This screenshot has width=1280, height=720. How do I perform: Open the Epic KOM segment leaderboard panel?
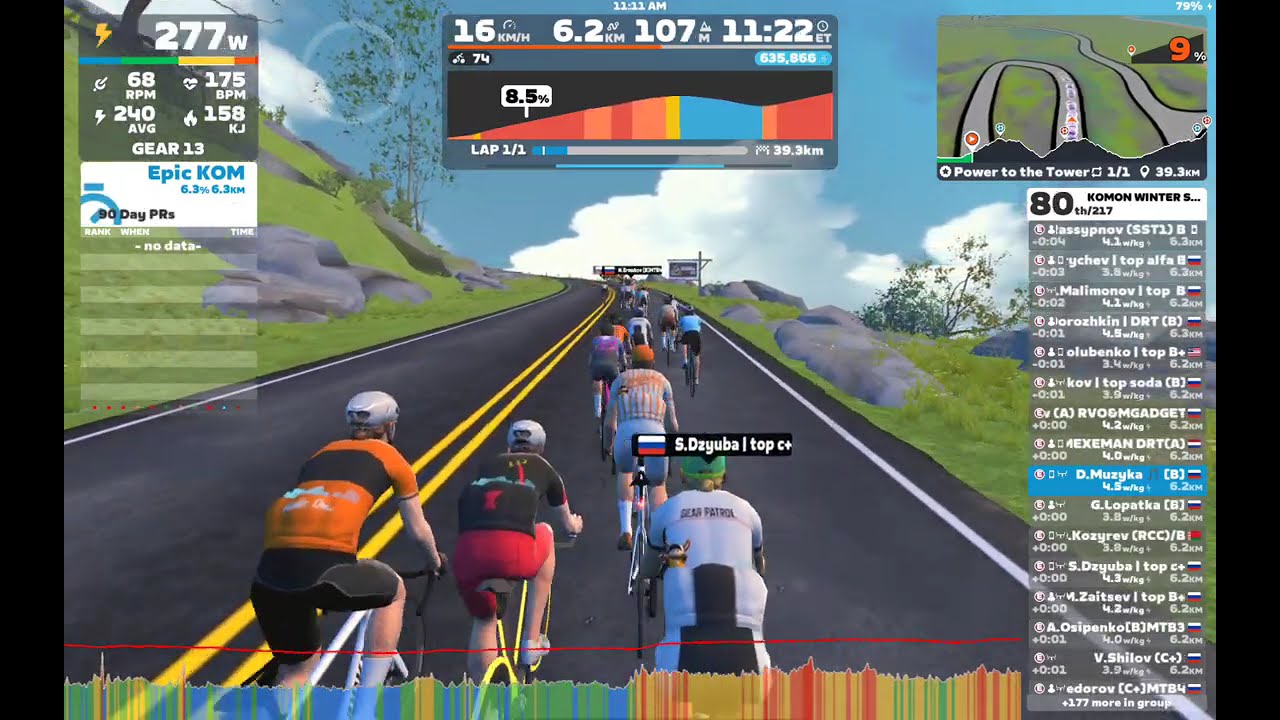(168, 195)
